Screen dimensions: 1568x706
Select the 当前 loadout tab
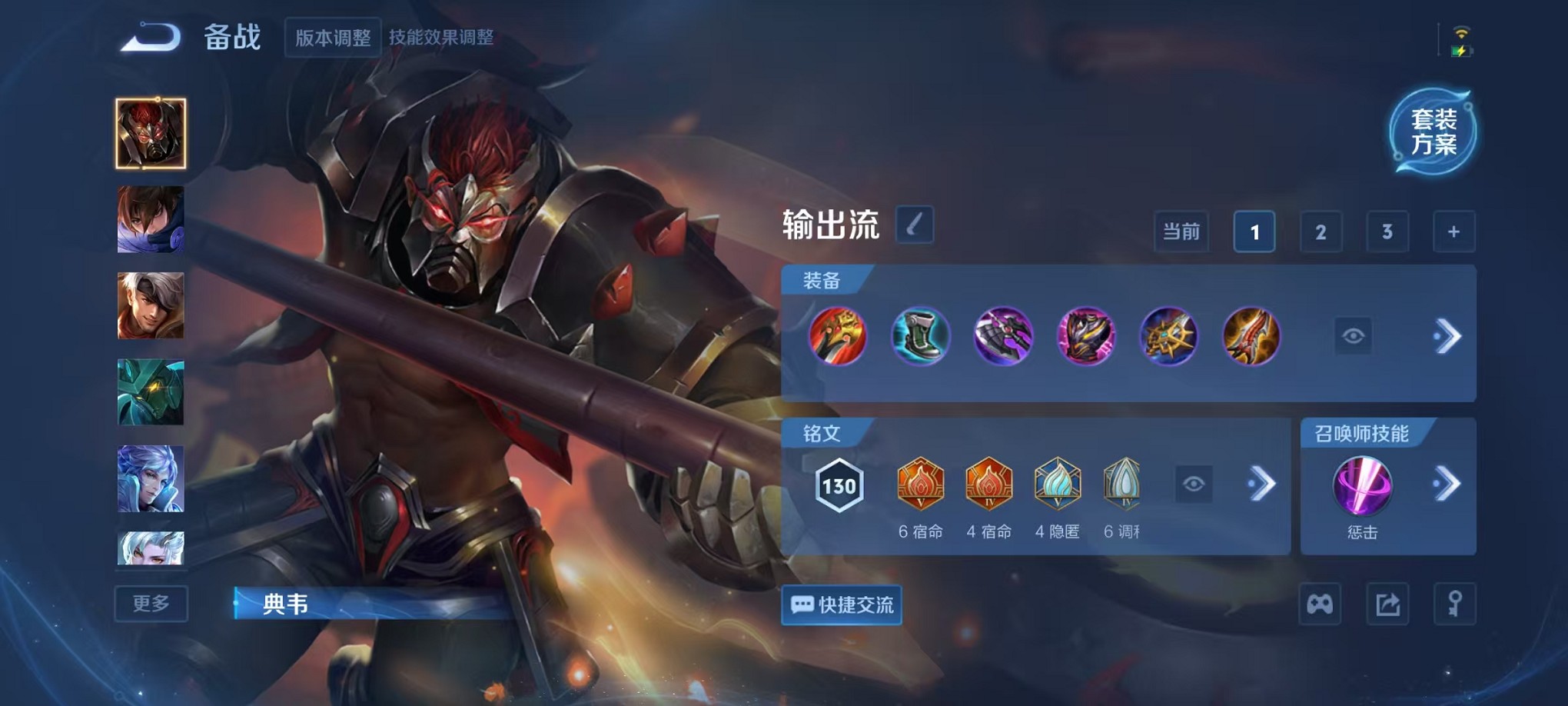click(x=1181, y=231)
